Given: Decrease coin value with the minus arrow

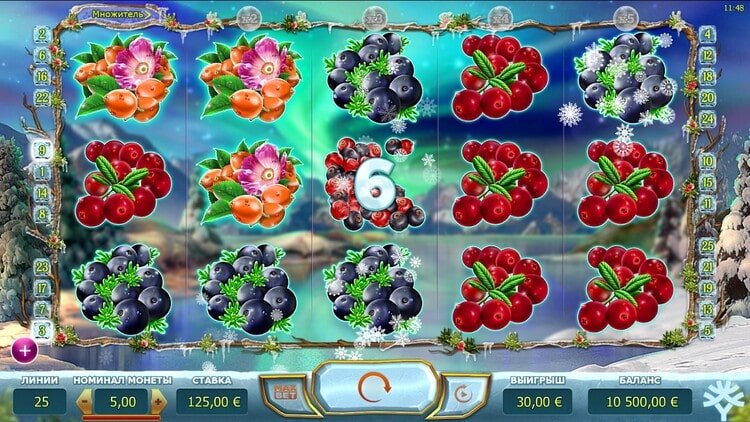Looking at the screenshot, I should pyautogui.click(x=86, y=402).
